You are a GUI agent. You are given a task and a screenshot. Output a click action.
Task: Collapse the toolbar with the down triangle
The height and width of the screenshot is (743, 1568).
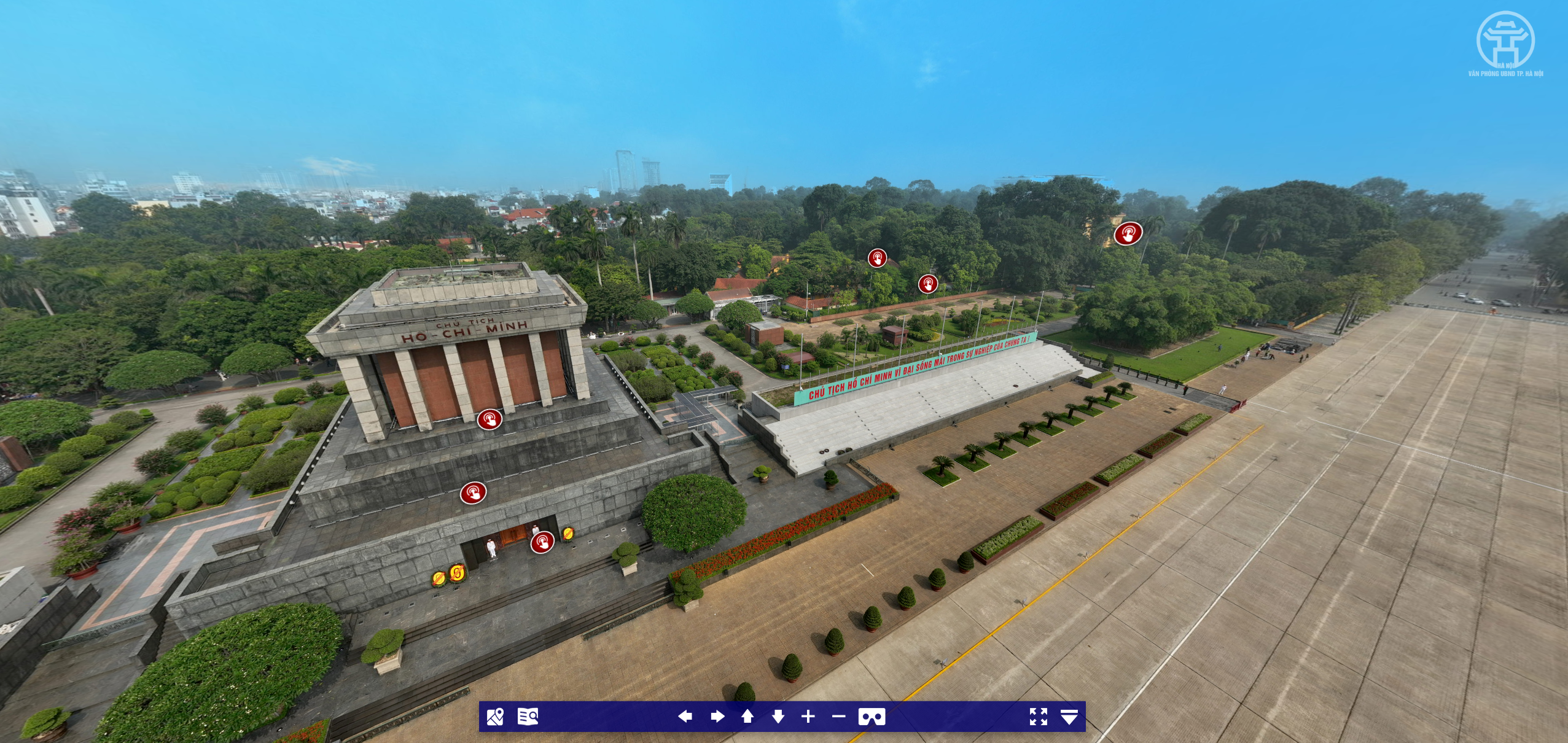tap(1069, 717)
